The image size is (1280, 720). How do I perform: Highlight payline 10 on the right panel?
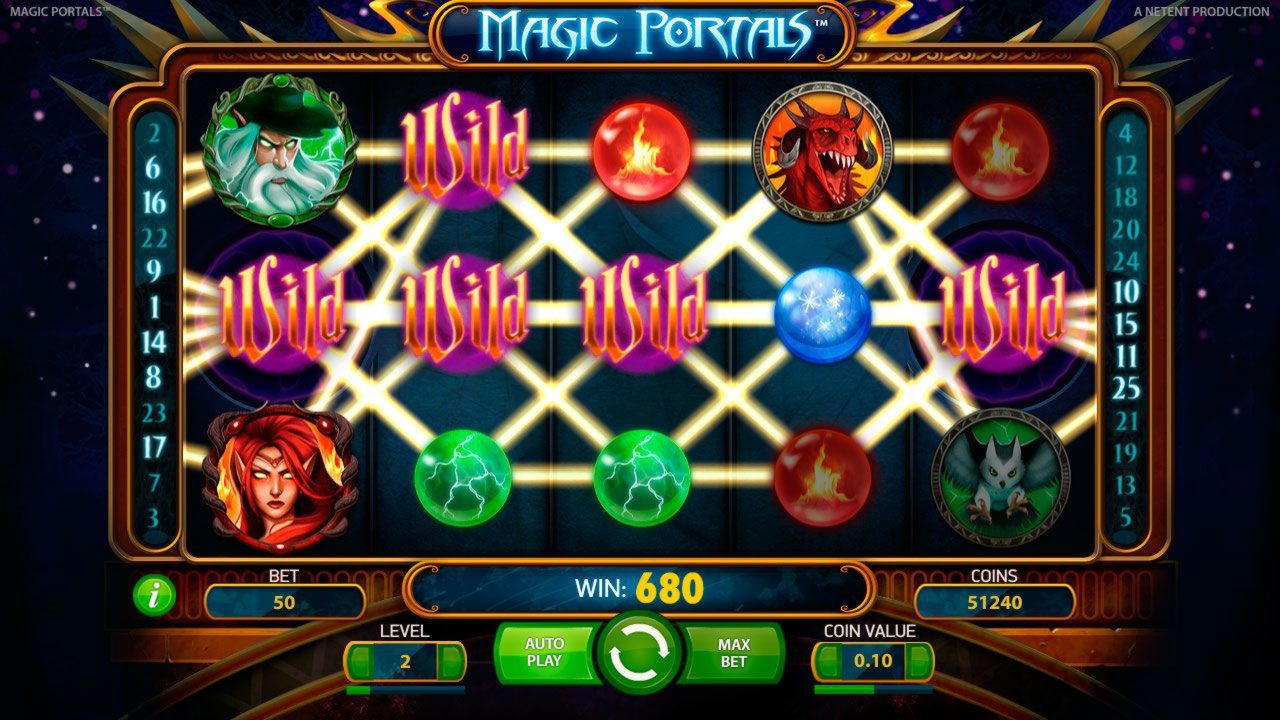click(x=1126, y=292)
